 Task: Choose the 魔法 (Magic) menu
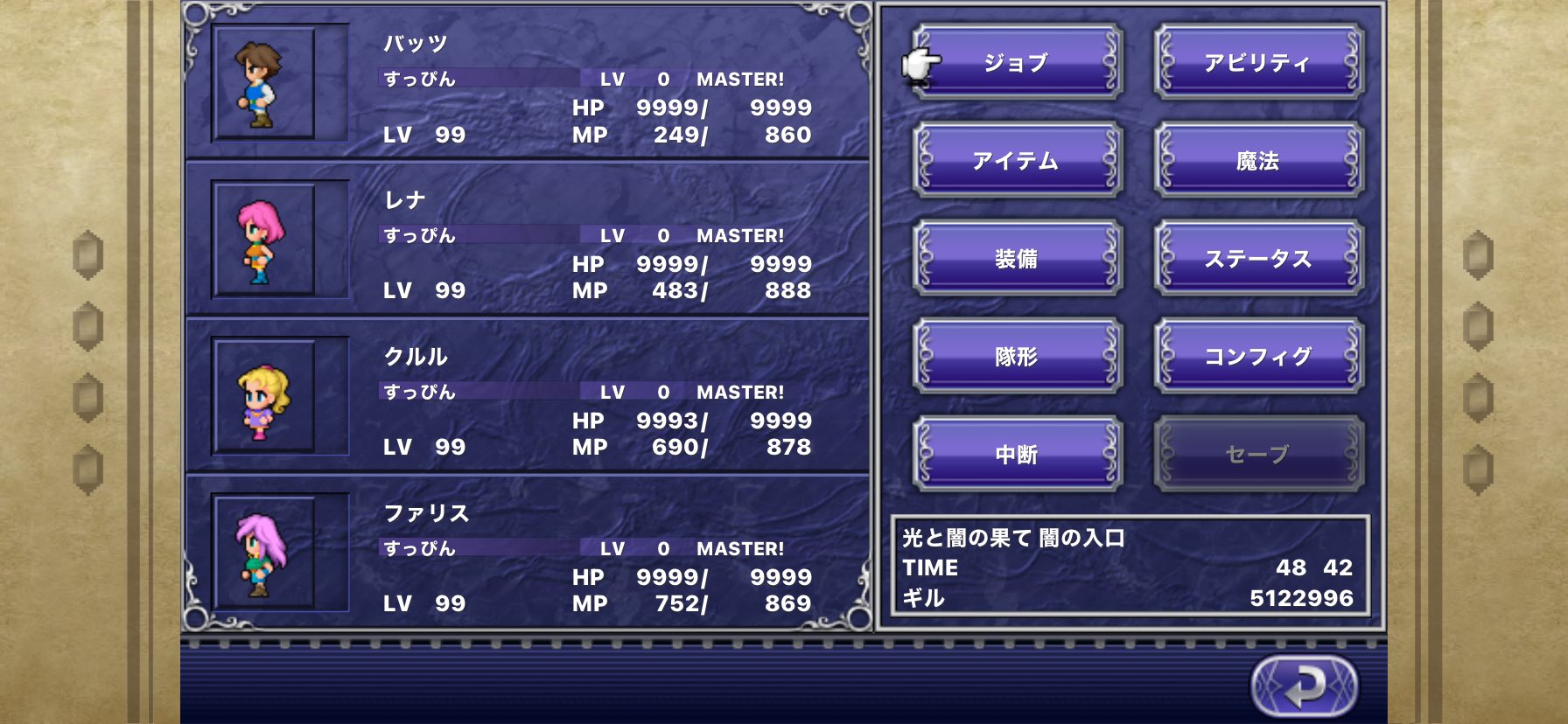tap(1258, 160)
